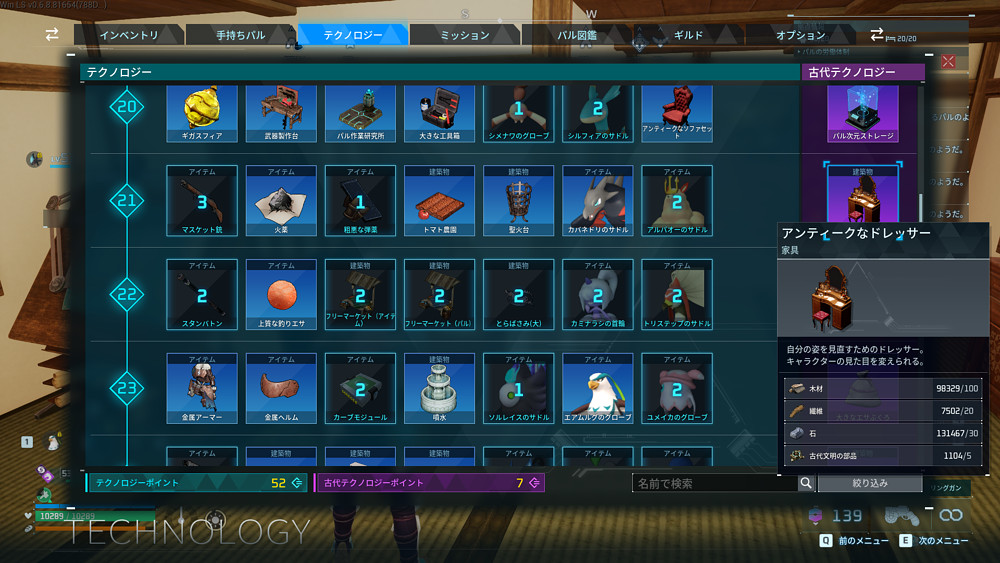The image size is (1000, 563).
Task: Open the 手持ちパル tab
Action: click(x=241, y=35)
